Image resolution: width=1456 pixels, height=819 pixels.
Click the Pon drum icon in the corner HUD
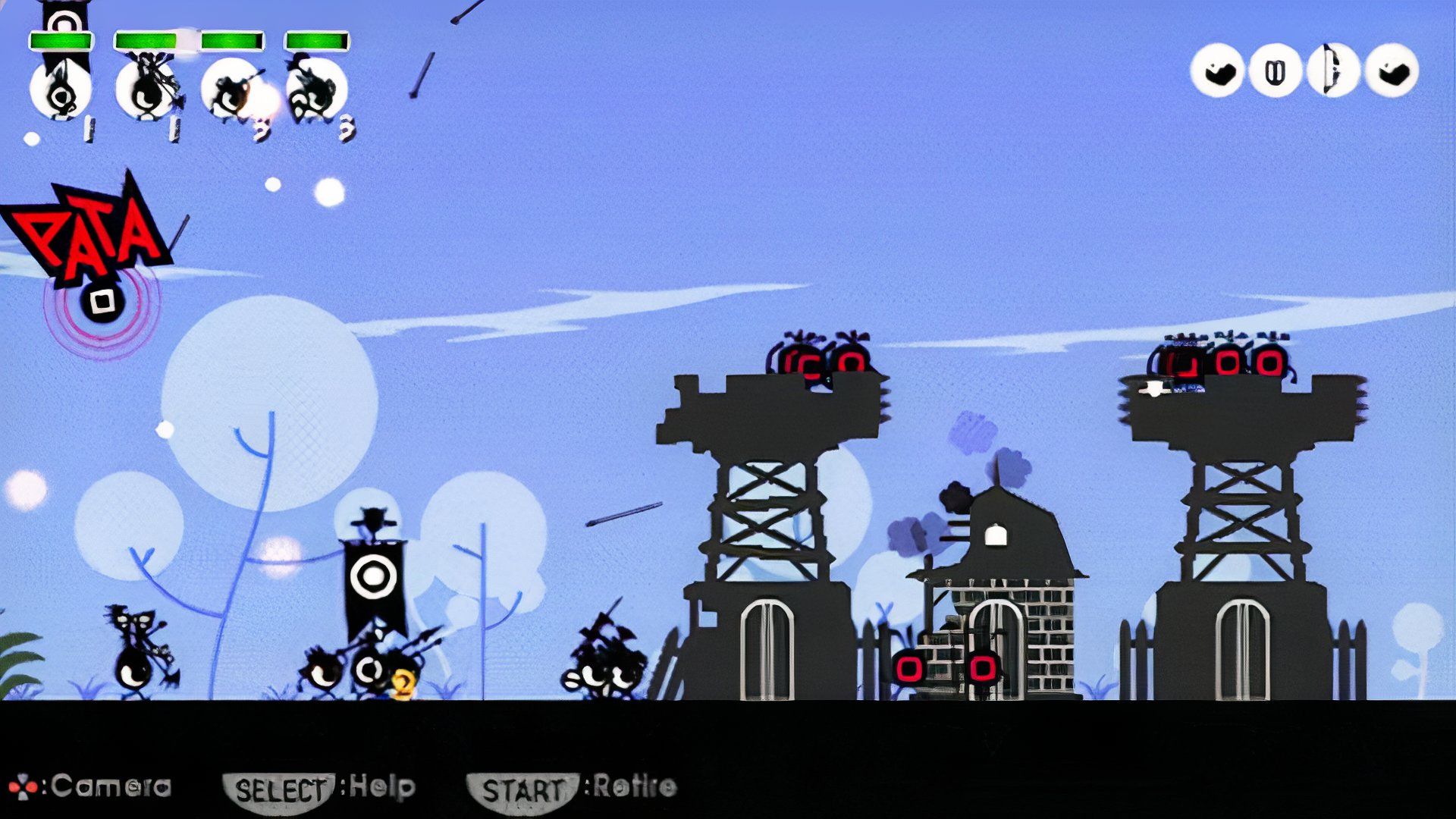pos(1274,72)
